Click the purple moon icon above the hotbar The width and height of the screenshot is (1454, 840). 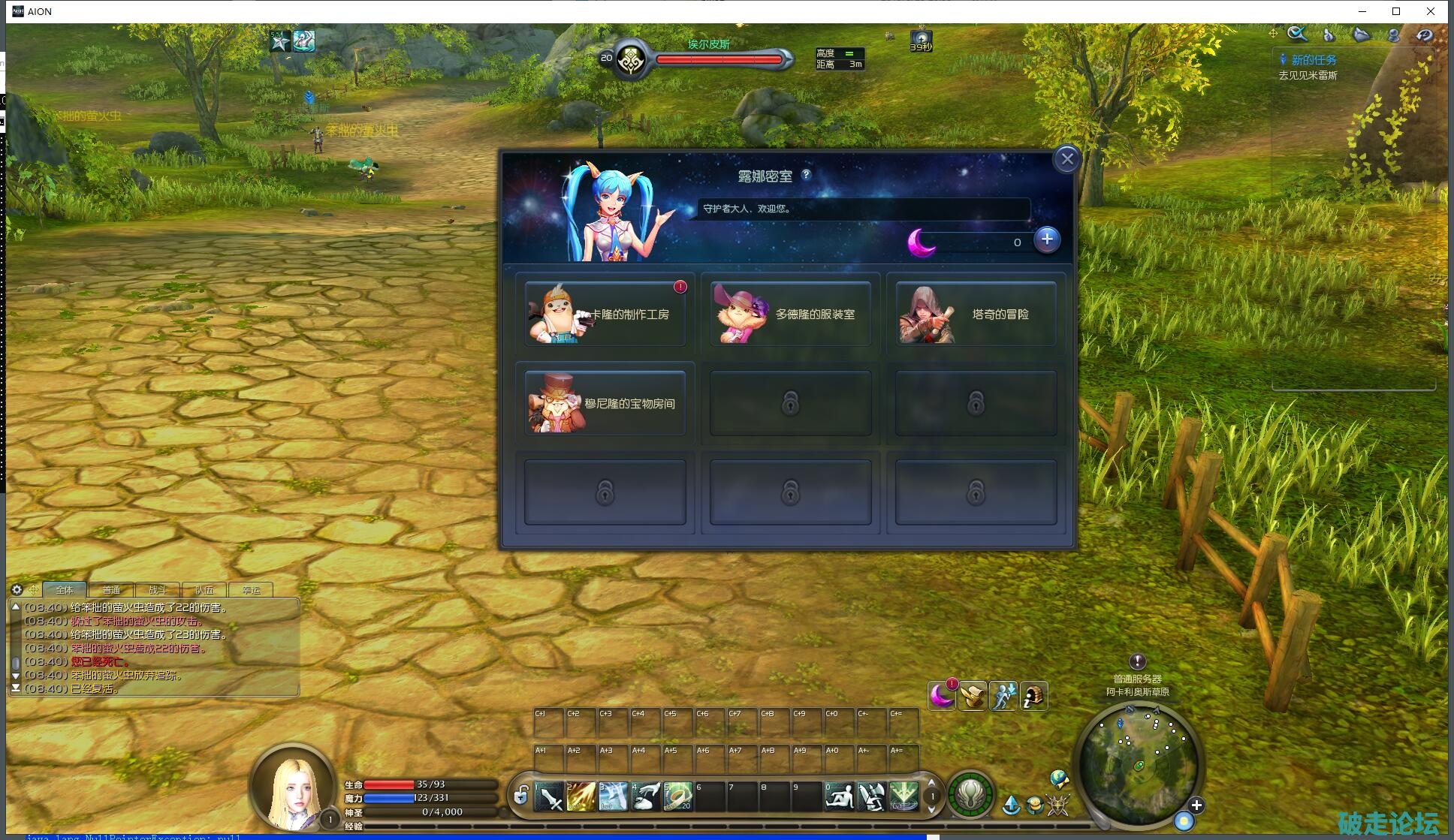(x=941, y=696)
